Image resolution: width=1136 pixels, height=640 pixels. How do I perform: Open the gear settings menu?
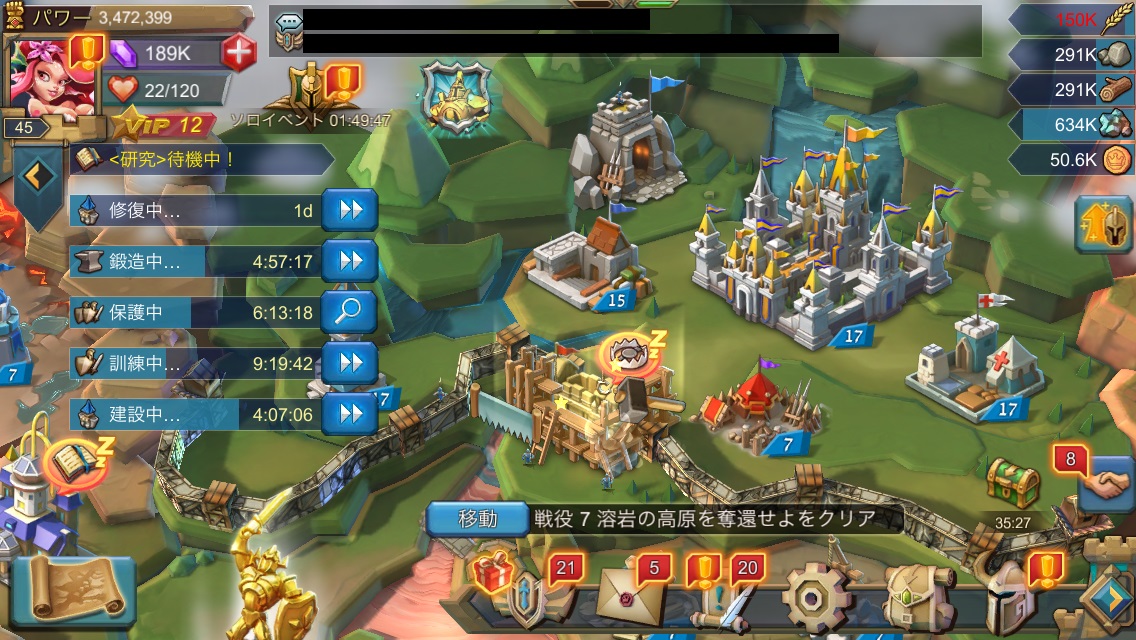click(x=813, y=598)
